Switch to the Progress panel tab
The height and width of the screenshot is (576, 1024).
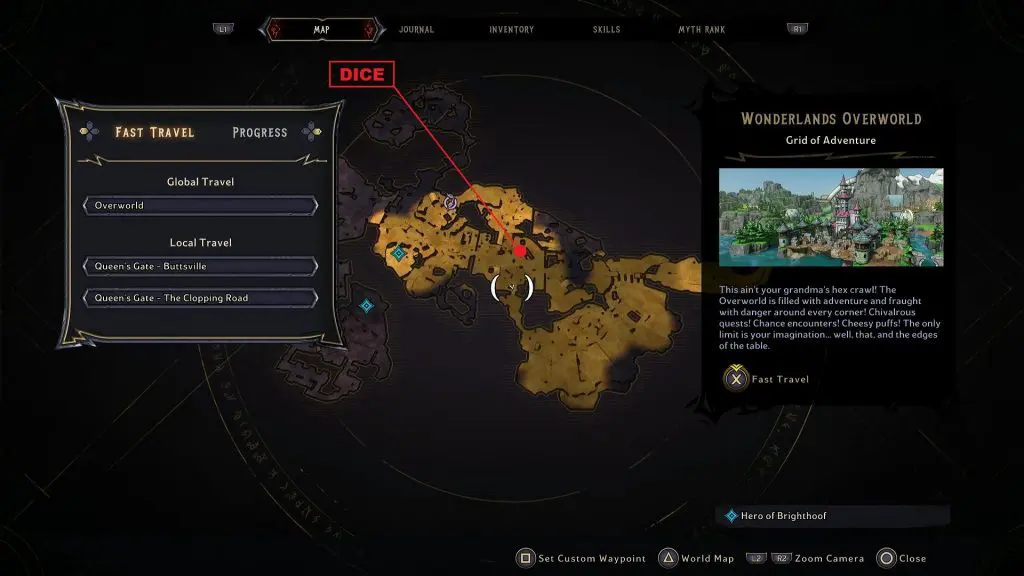click(x=259, y=132)
